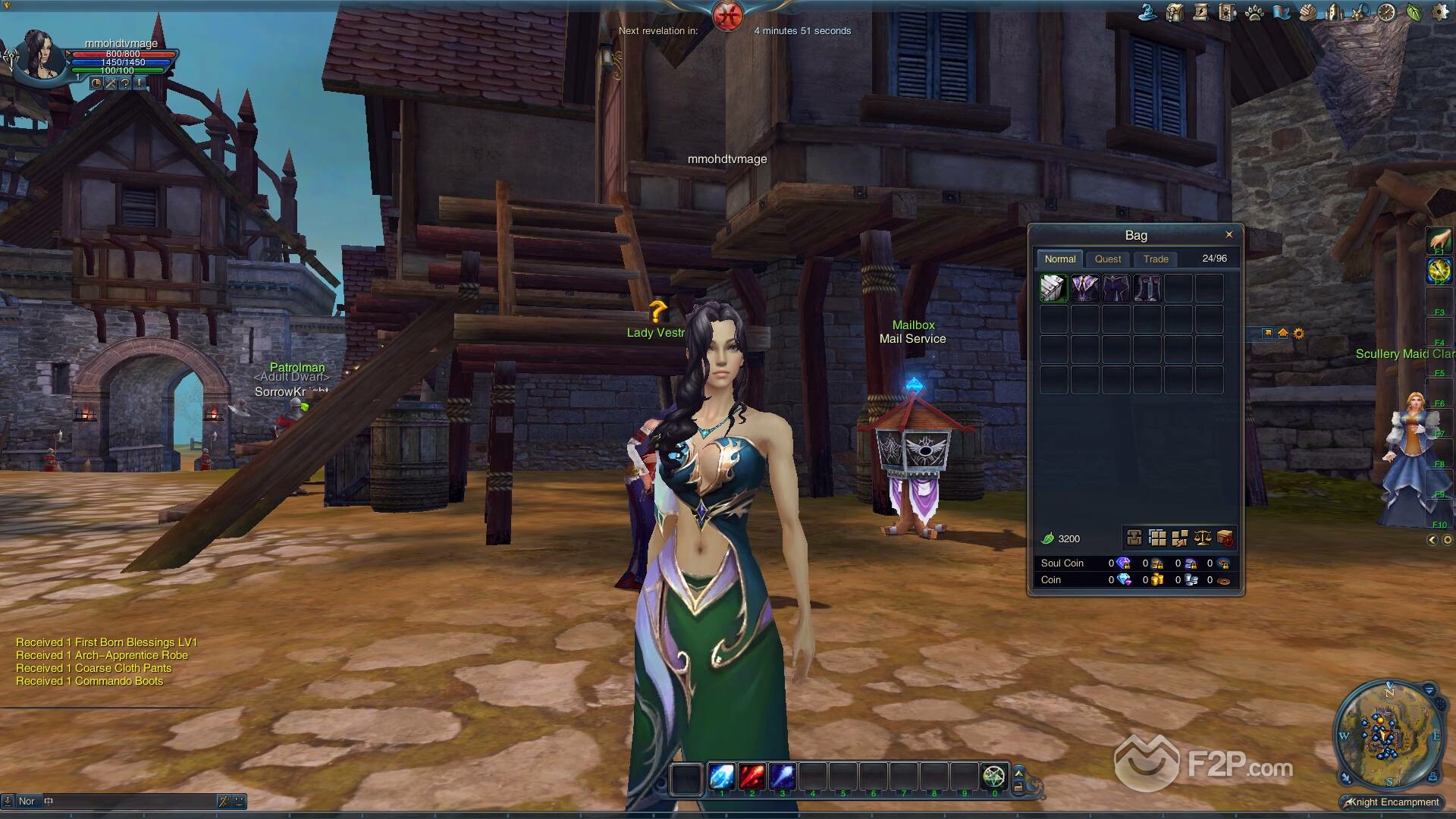This screenshot has height=819, width=1456.
Task: Activate the green pentagram skill
Action: tap(993, 777)
